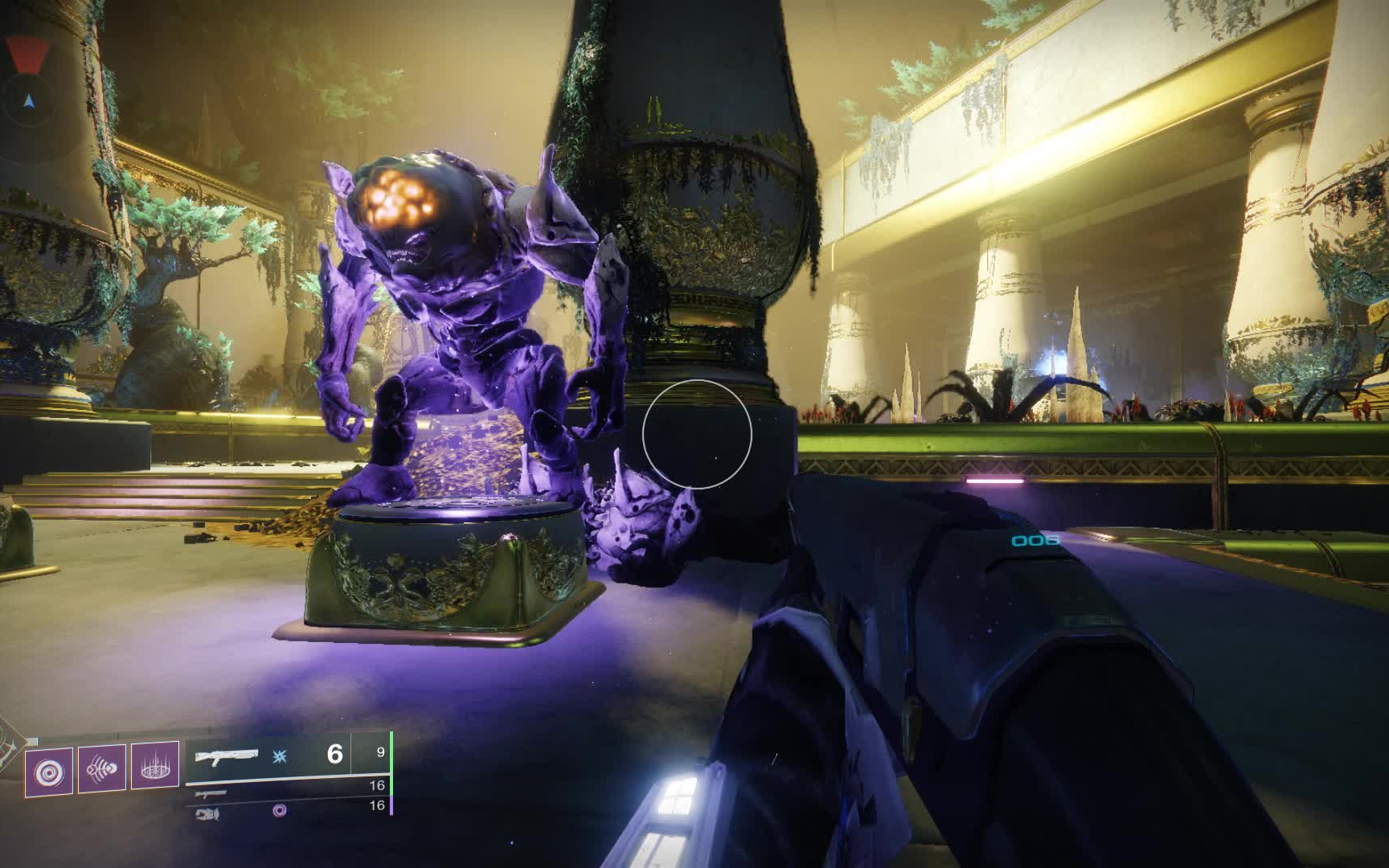The height and width of the screenshot is (868, 1389).
Task: Activate the vortex grenade ability icon
Action: coord(49,773)
